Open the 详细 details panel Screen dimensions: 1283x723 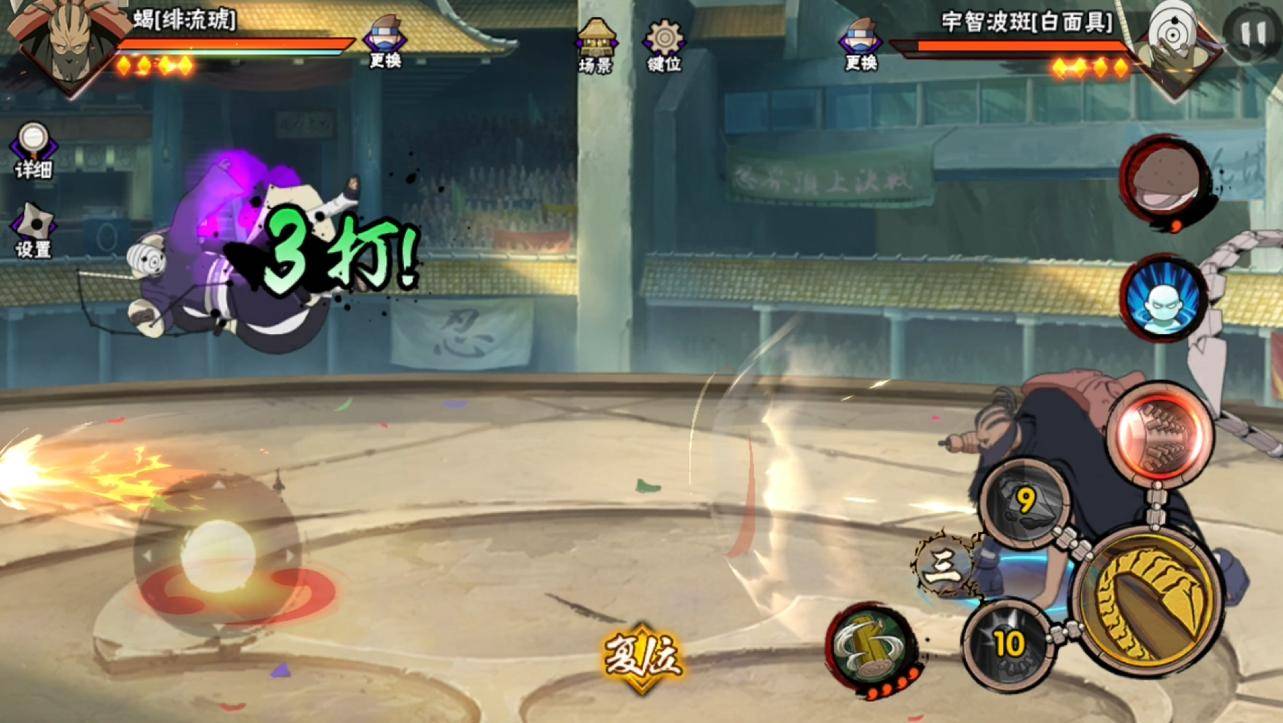(x=33, y=150)
